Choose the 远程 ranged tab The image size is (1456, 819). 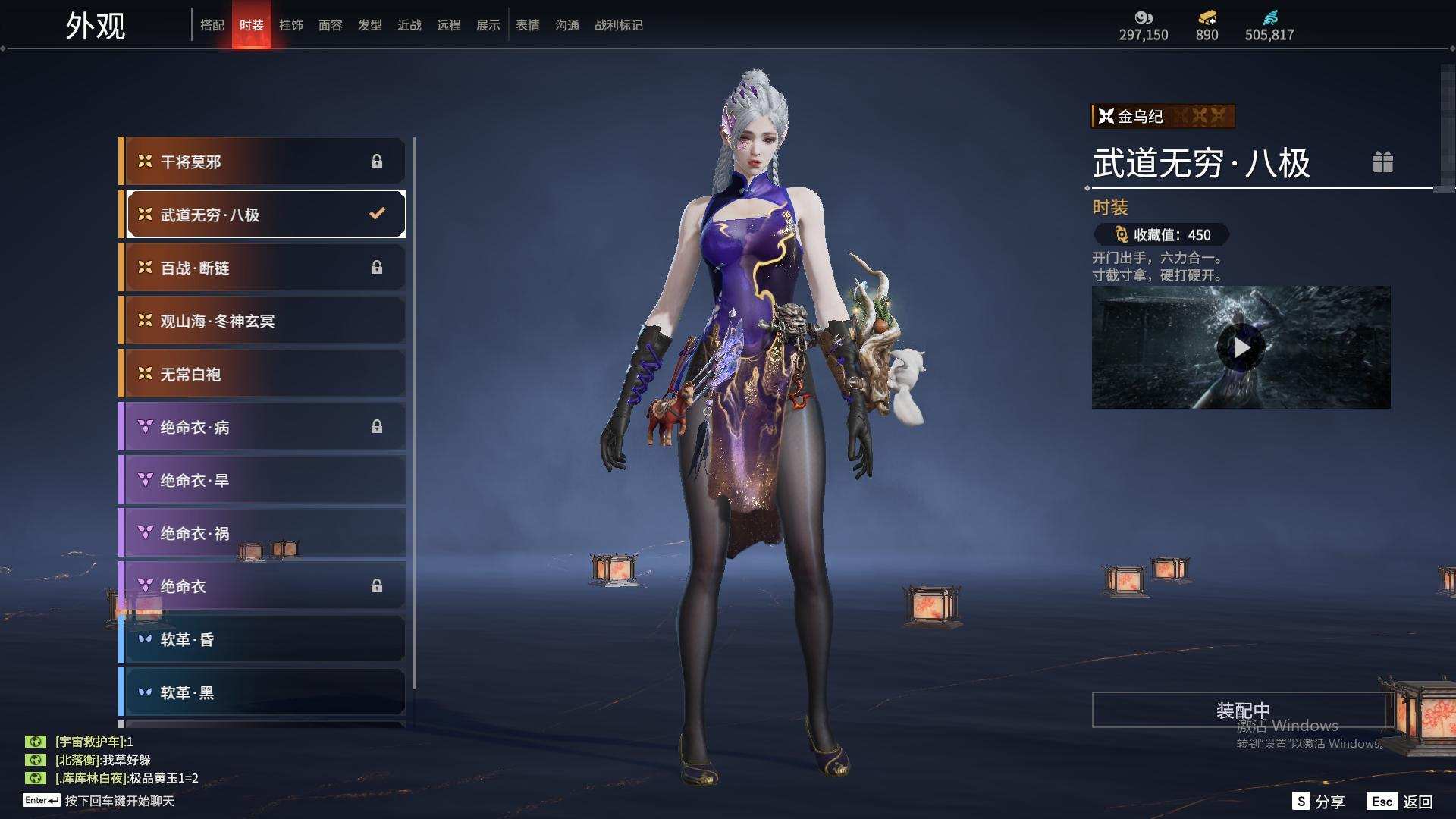(x=448, y=25)
